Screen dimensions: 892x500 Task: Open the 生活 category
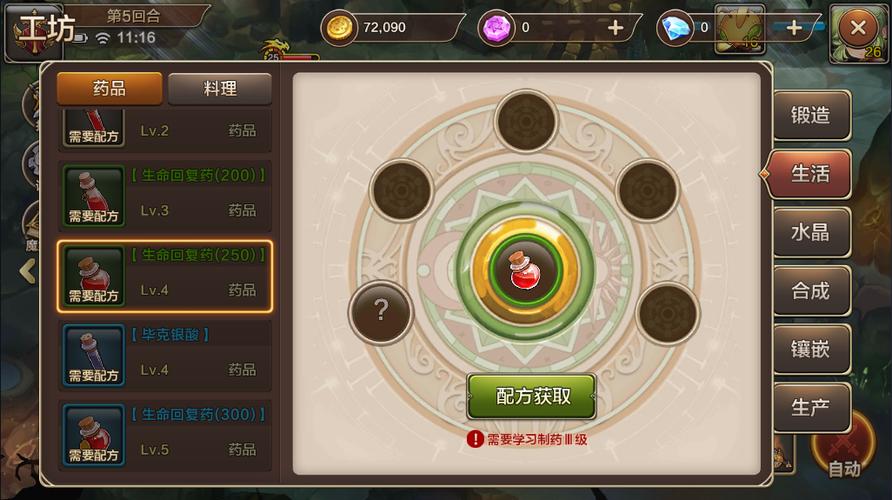[x=810, y=173]
